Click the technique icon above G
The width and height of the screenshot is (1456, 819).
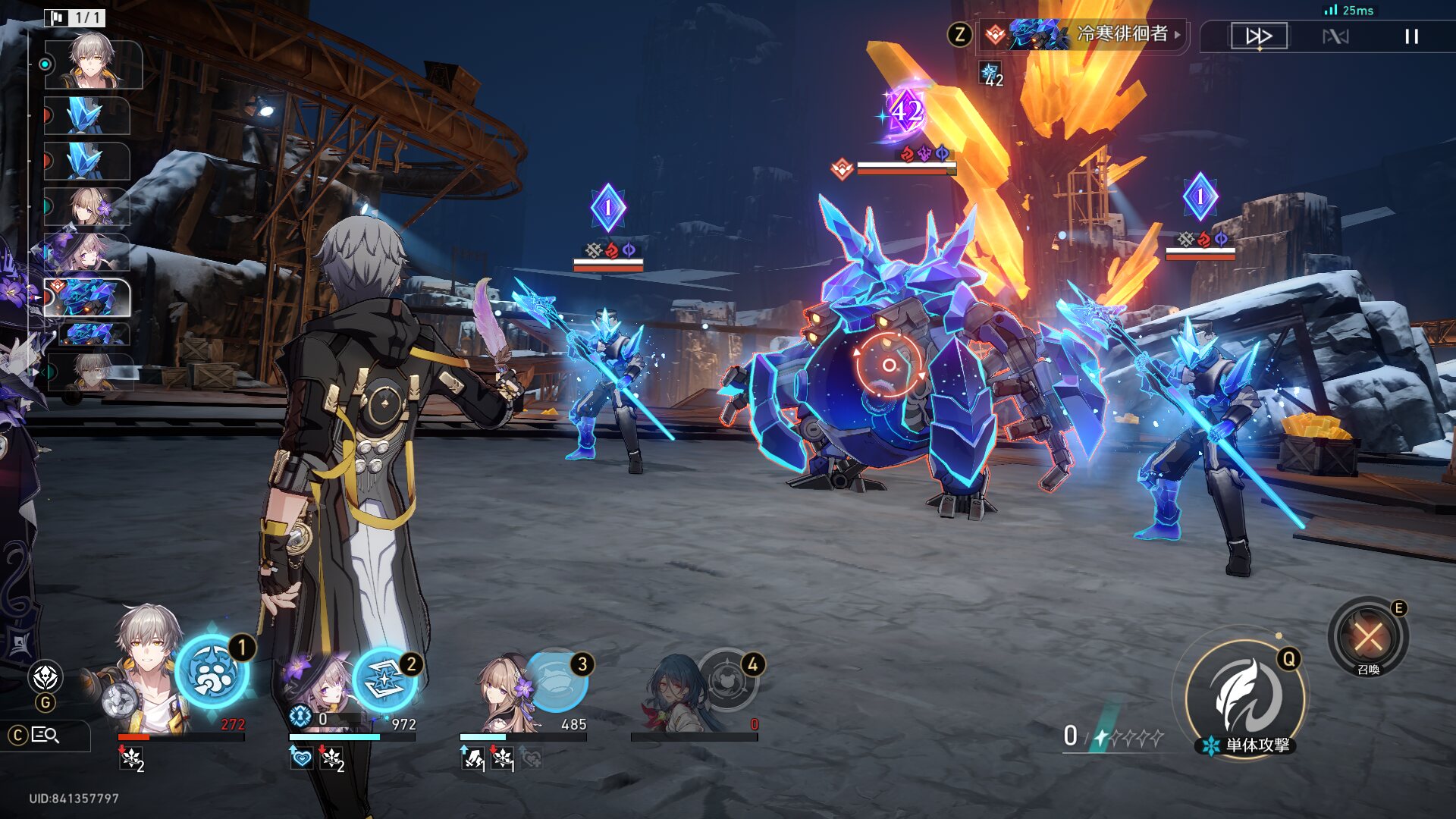(45, 676)
